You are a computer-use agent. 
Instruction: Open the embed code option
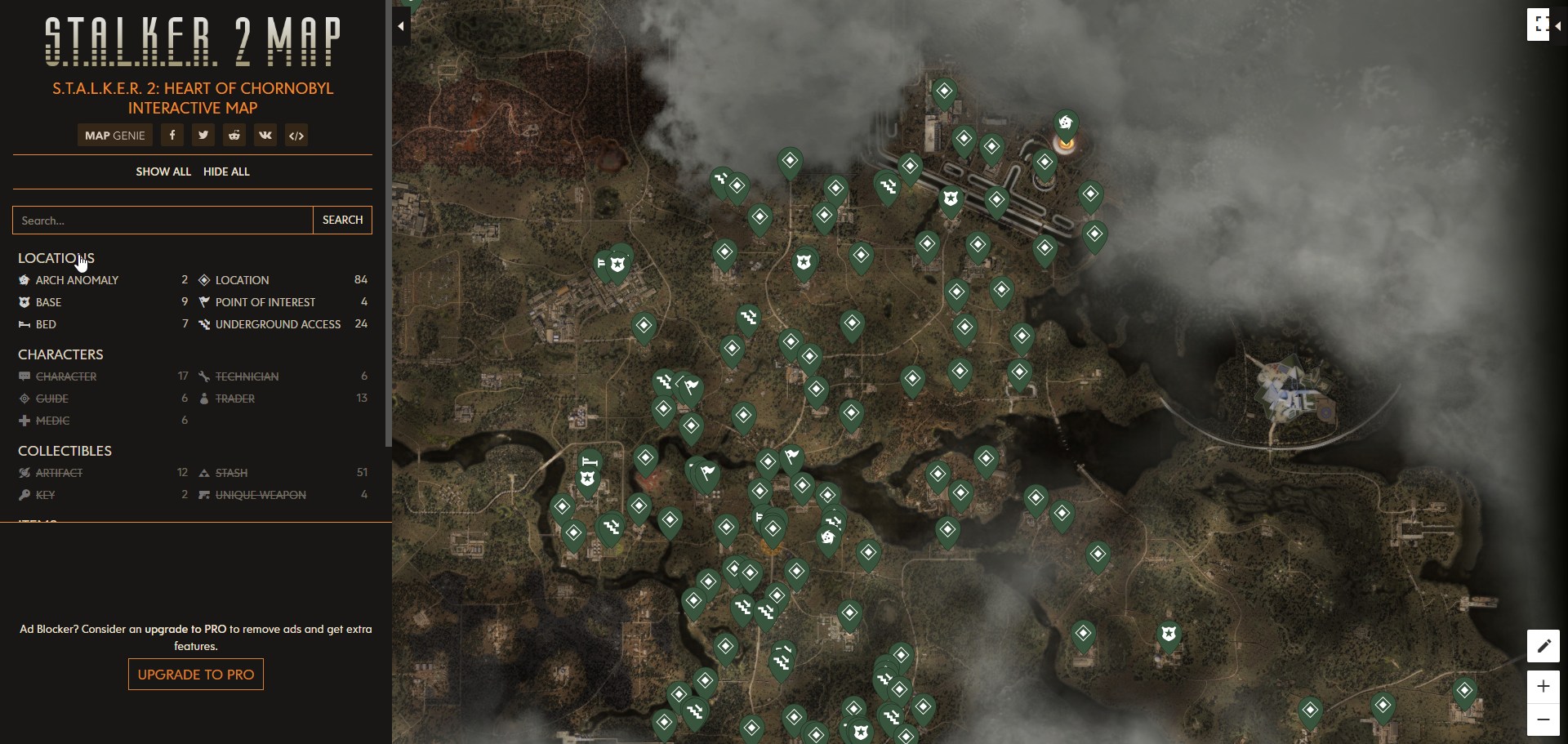[x=296, y=135]
